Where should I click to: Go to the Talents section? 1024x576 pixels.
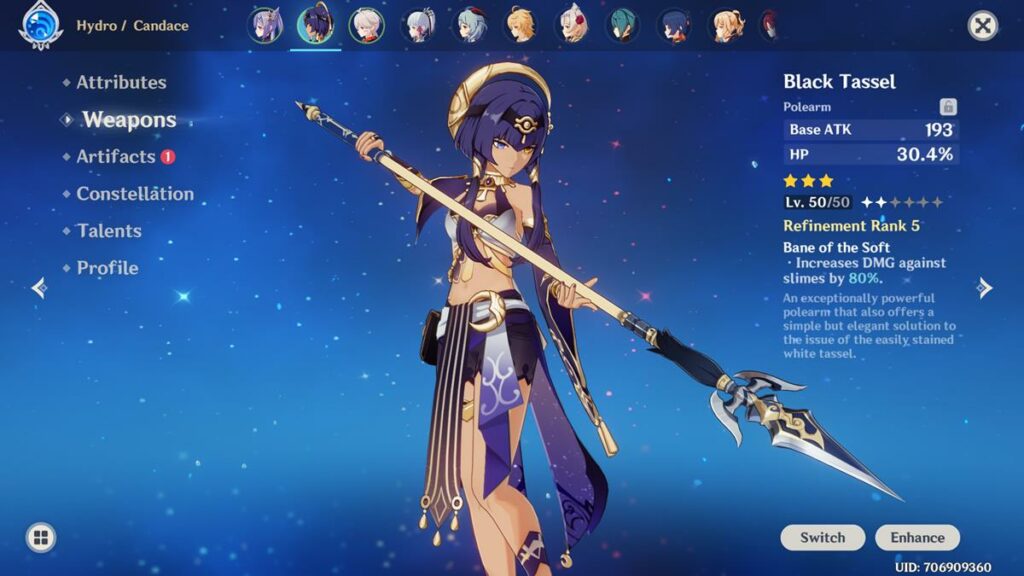click(109, 231)
